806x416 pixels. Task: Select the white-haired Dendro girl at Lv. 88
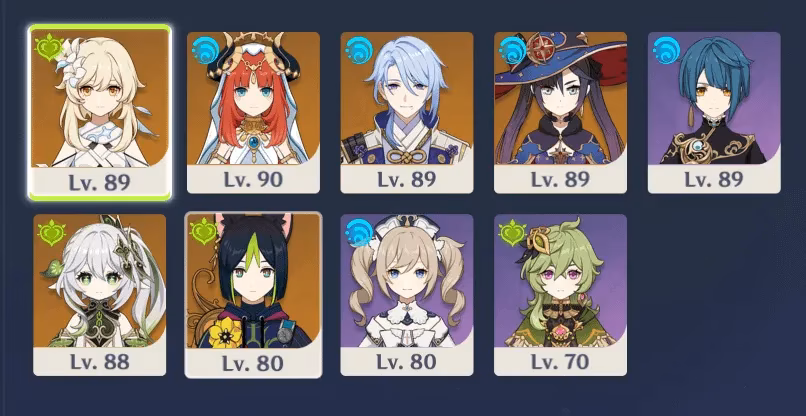tap(99, 294)
